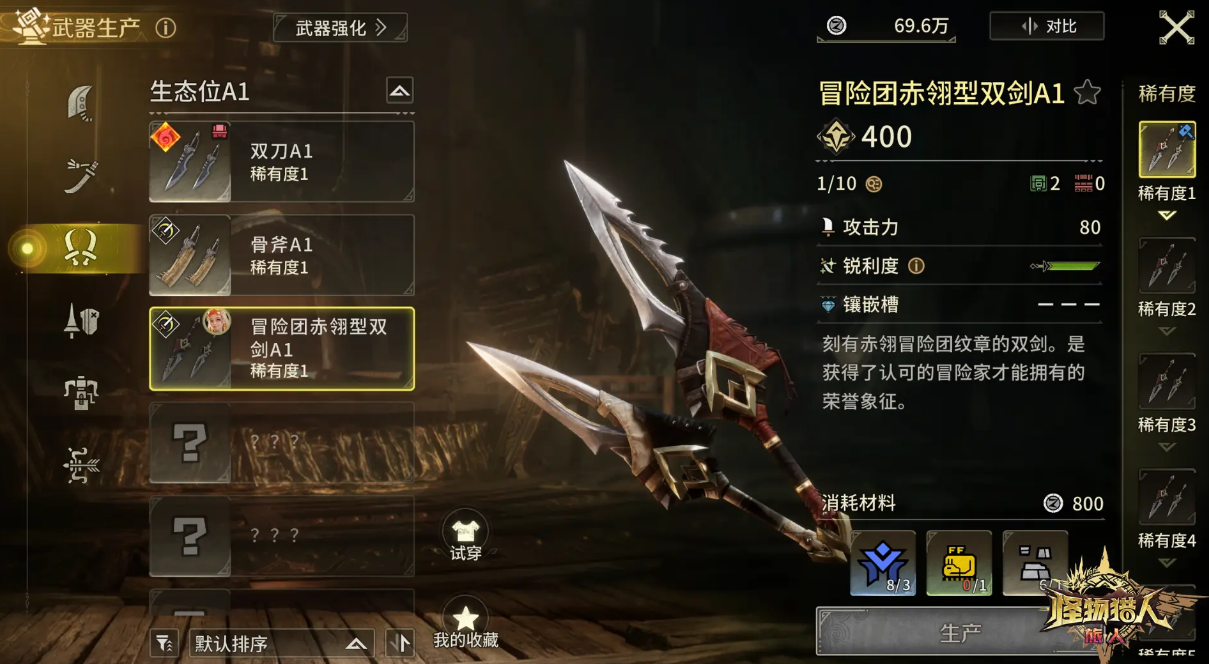The height and width of the screenshot is (664, 1209).
Task: Click the 试穿 try-on button
Action: pos(465,537)
